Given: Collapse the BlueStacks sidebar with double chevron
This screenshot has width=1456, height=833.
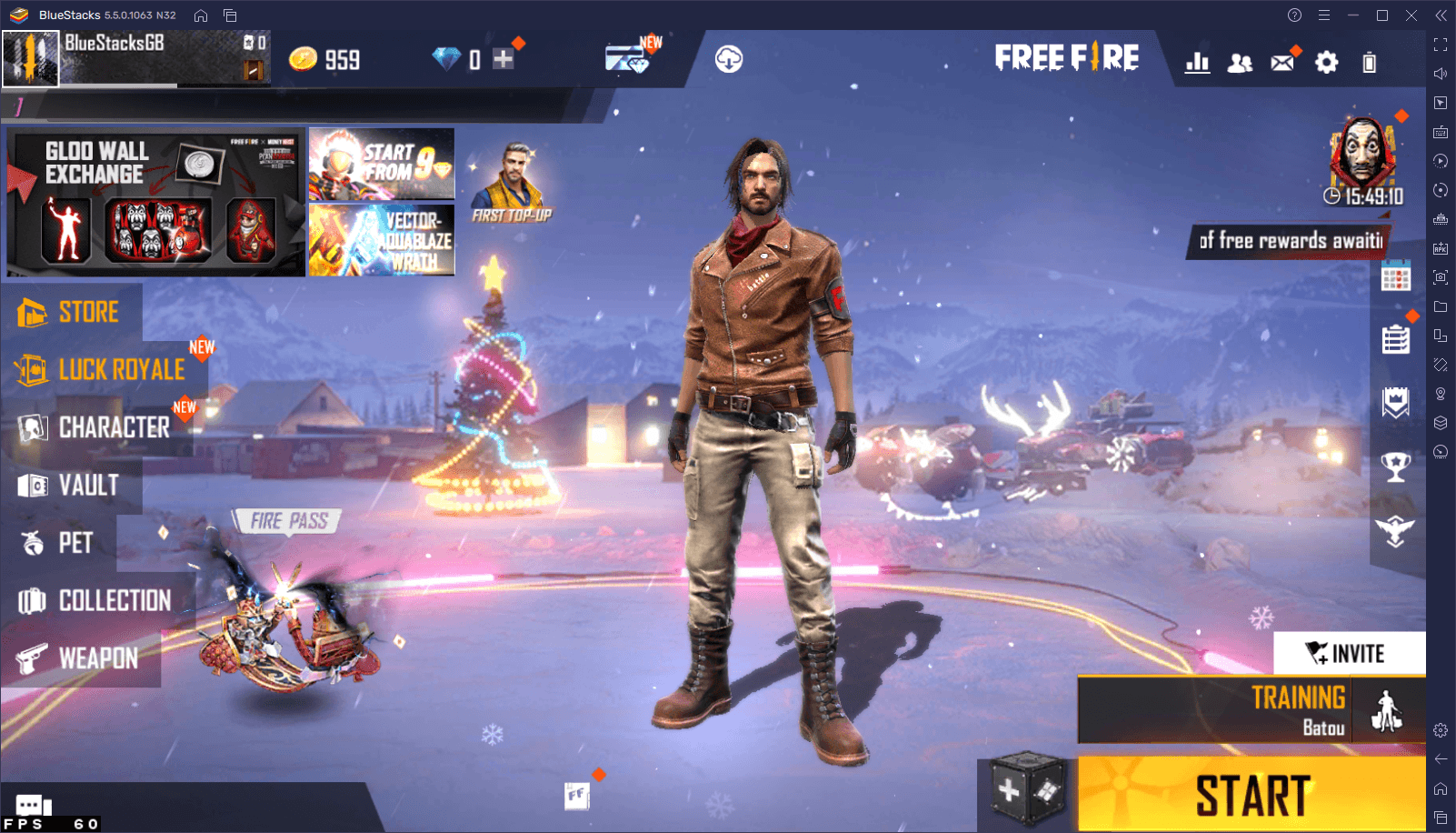Looking at the screenshot, I should pyautogui.click(x=1441, y=15).
